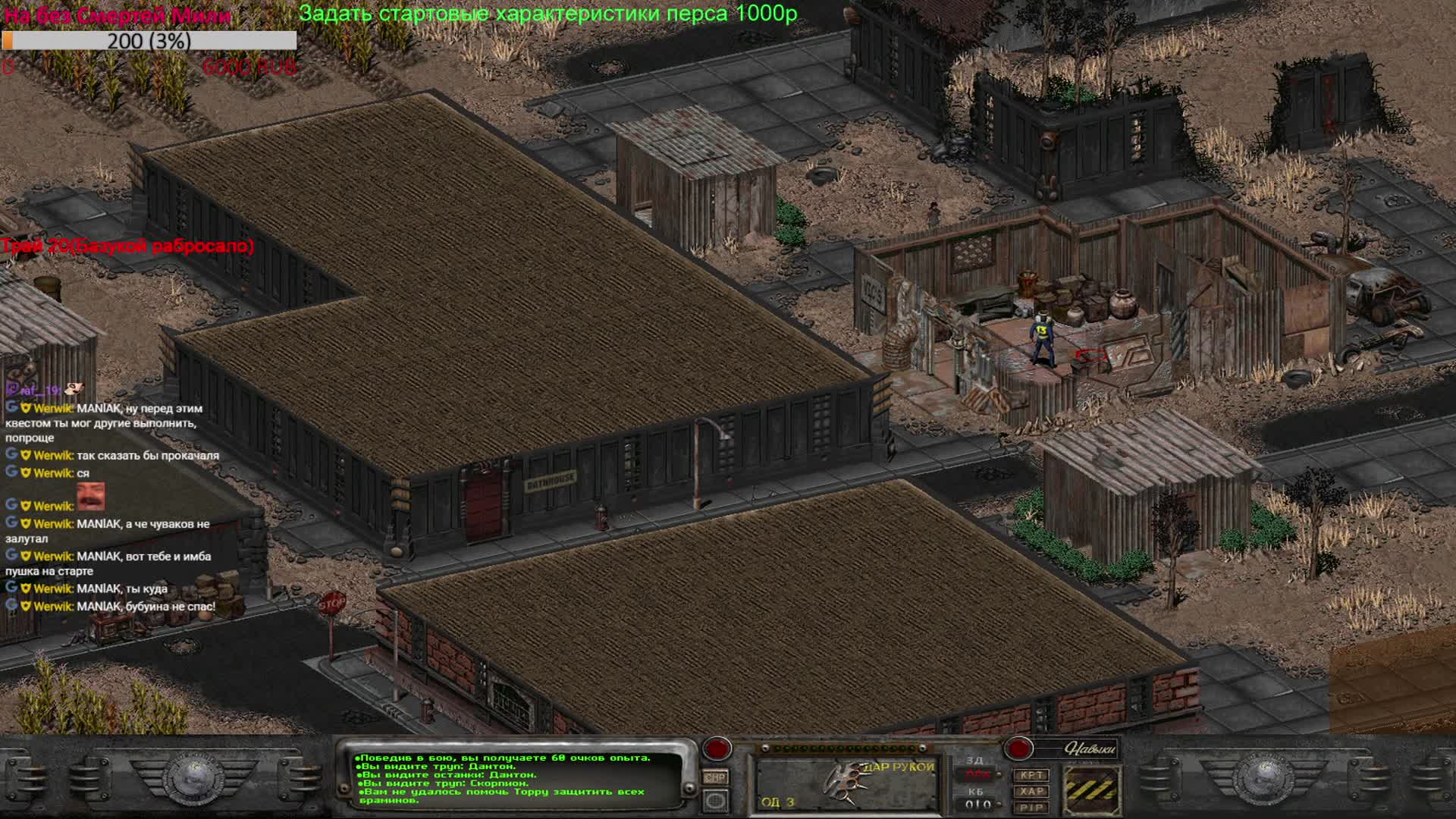Screen dimensions: 1456x819
Task: Open the inventory with the СНР button
Action: pyautogui.click(x=715, y=777)
